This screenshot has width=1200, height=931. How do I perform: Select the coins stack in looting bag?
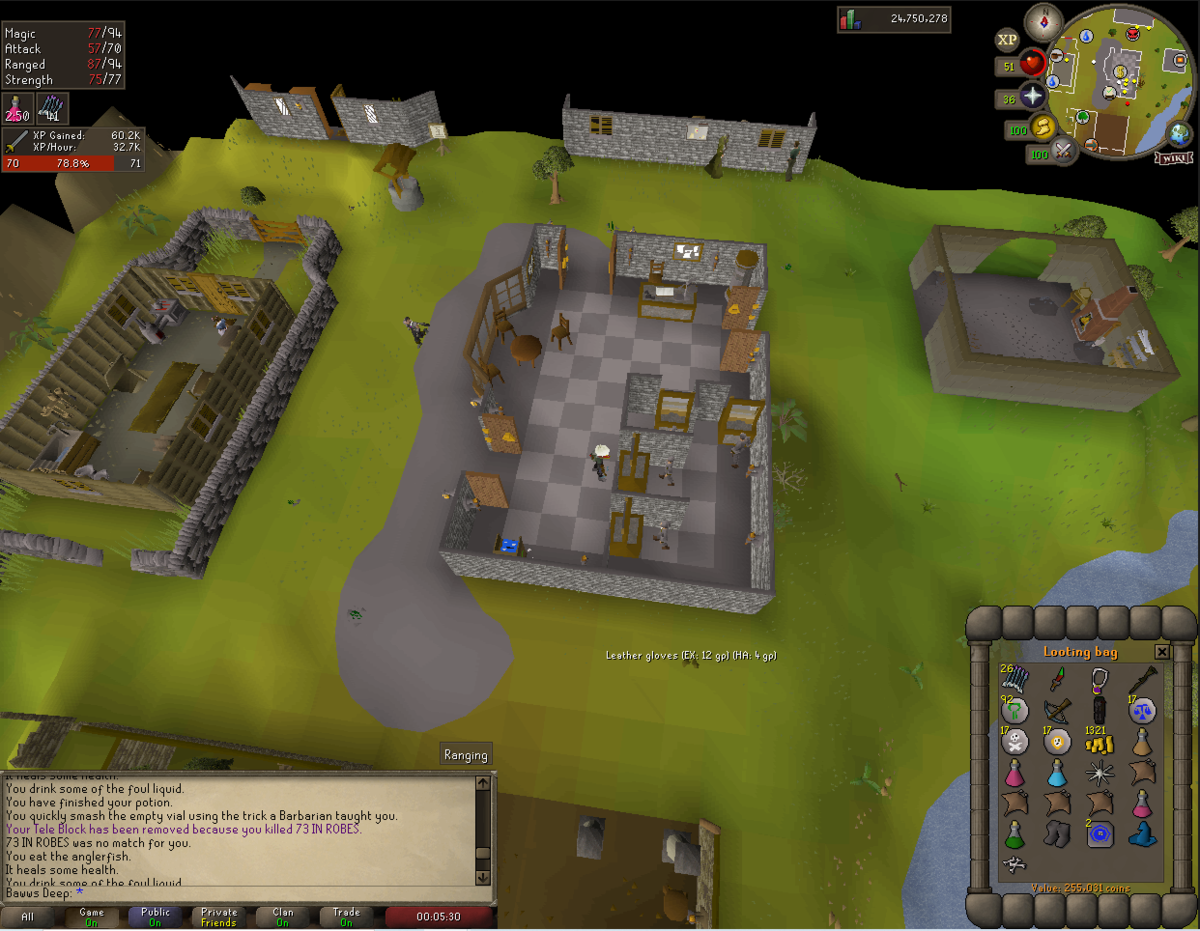(x=1100, y=742)
